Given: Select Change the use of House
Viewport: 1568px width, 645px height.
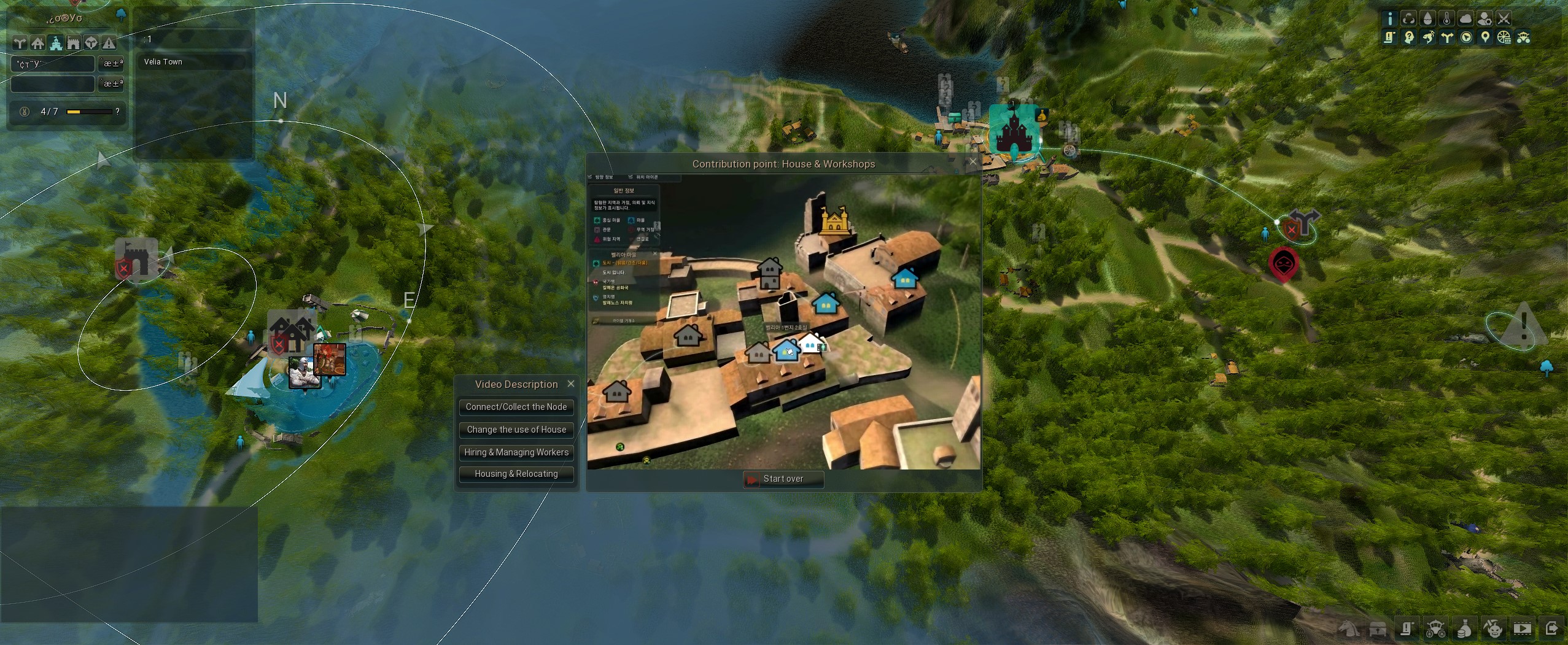Looking at the screenshot, I should [516, 430].
